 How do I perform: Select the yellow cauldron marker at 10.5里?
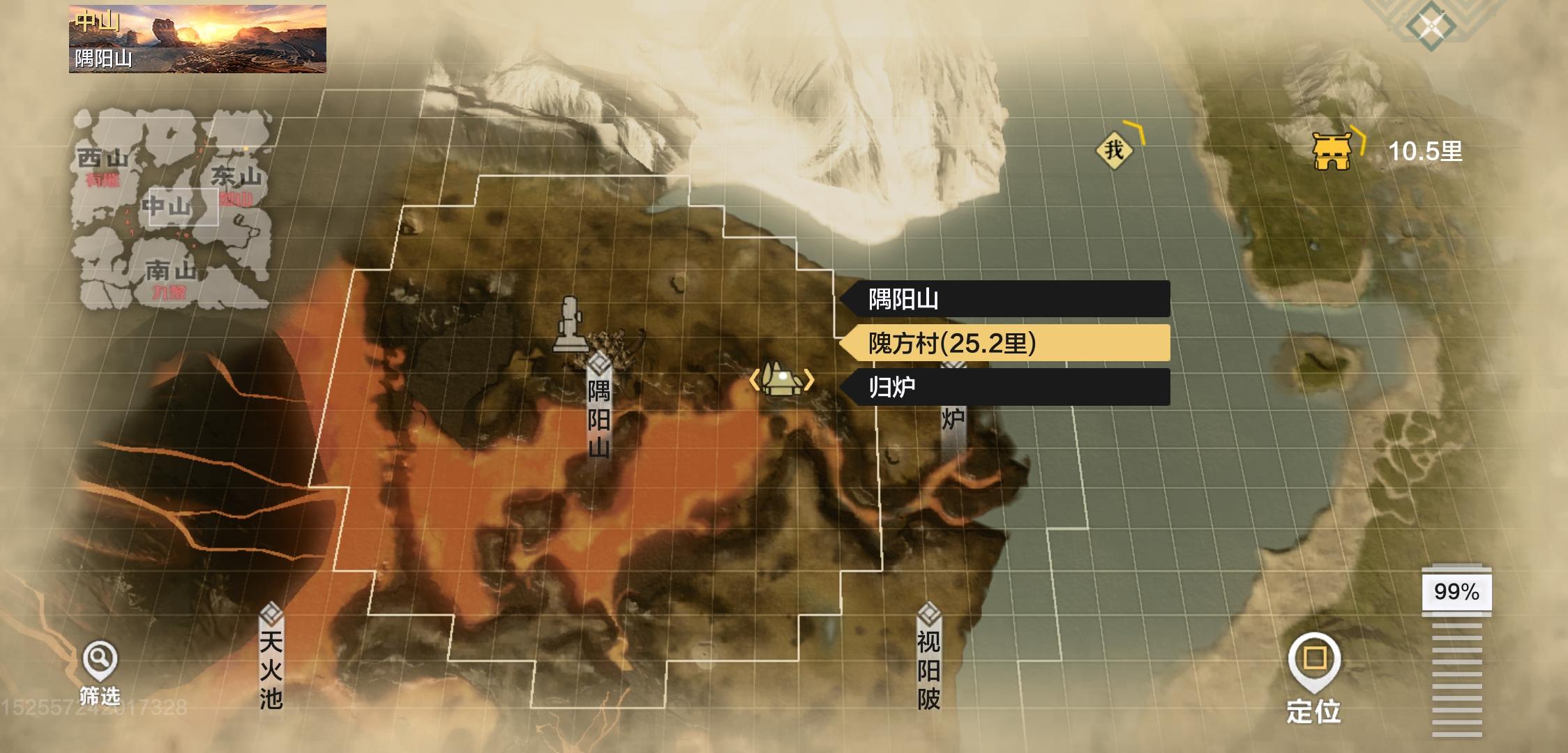(x=1332, y=151)
